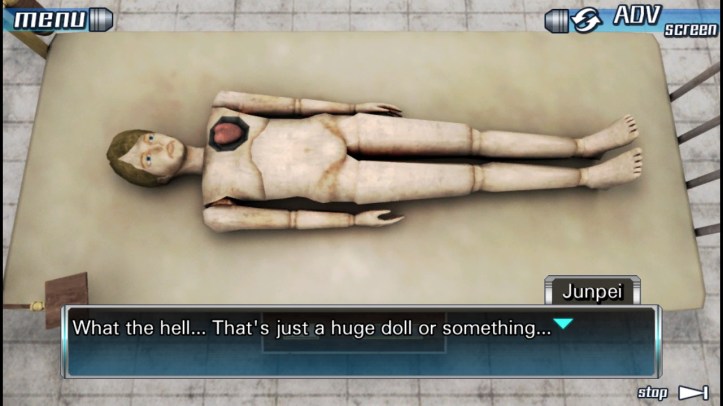Click the stop skip arrow button
Image resolution: width=723 pixels, height=406 pixels.
pyautogui.click(x=692, y=392)
